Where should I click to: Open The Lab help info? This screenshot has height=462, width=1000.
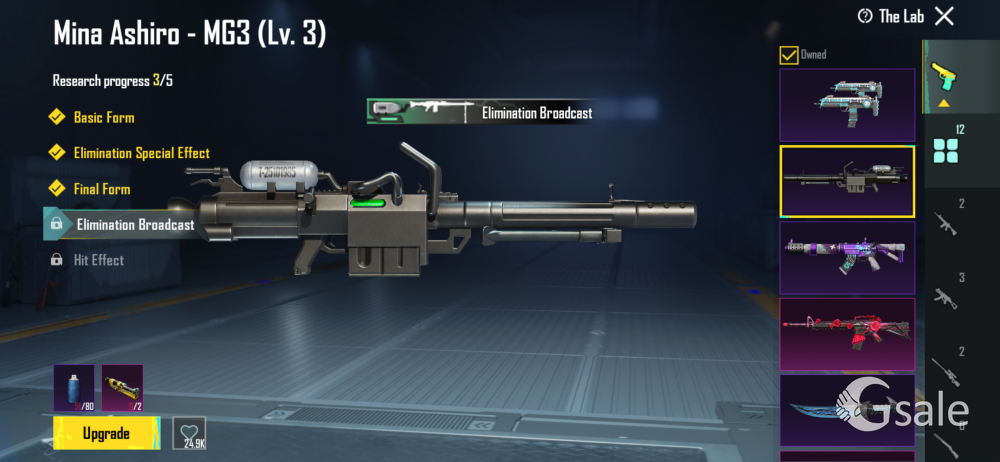[x=866, y=16]
